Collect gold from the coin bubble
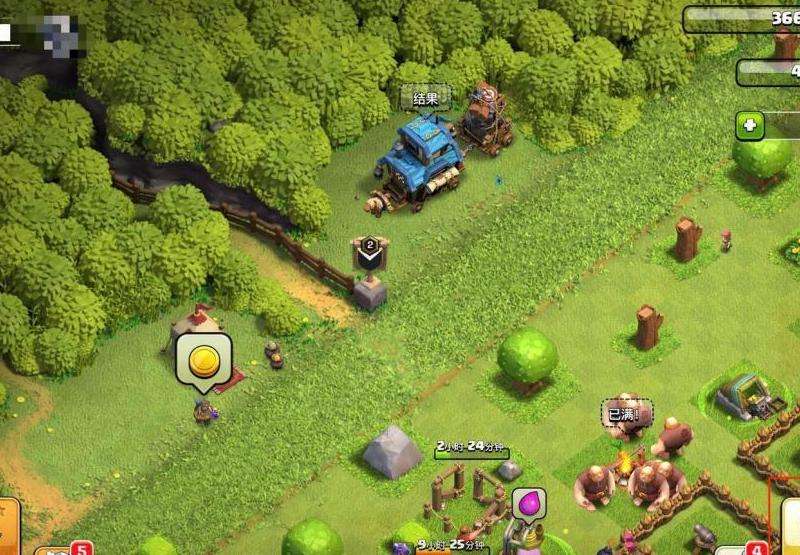Viewport: 800px width, 555px height. click(204, 358)
